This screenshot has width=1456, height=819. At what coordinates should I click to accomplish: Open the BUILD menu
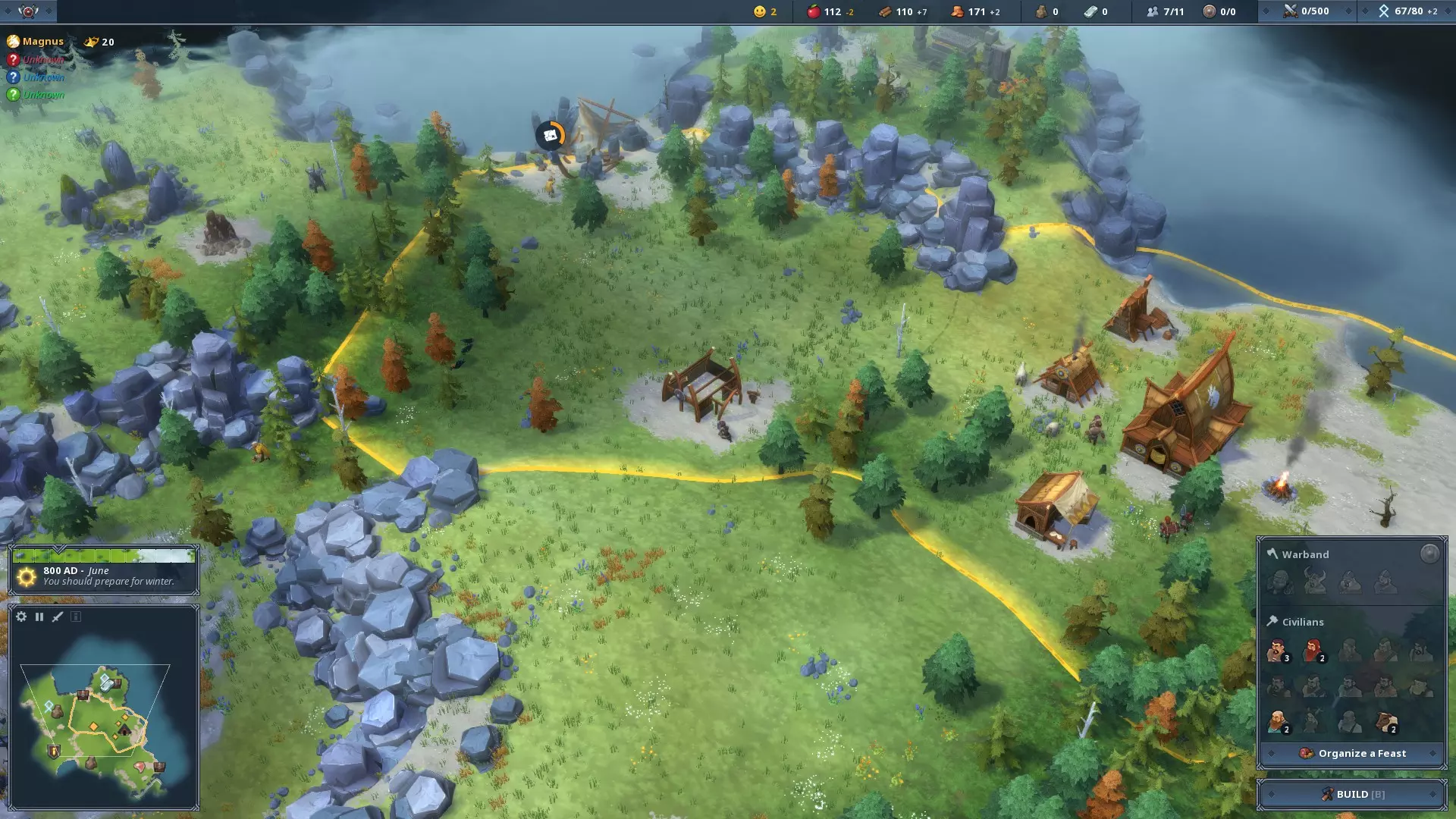(x=1352, y=794)
